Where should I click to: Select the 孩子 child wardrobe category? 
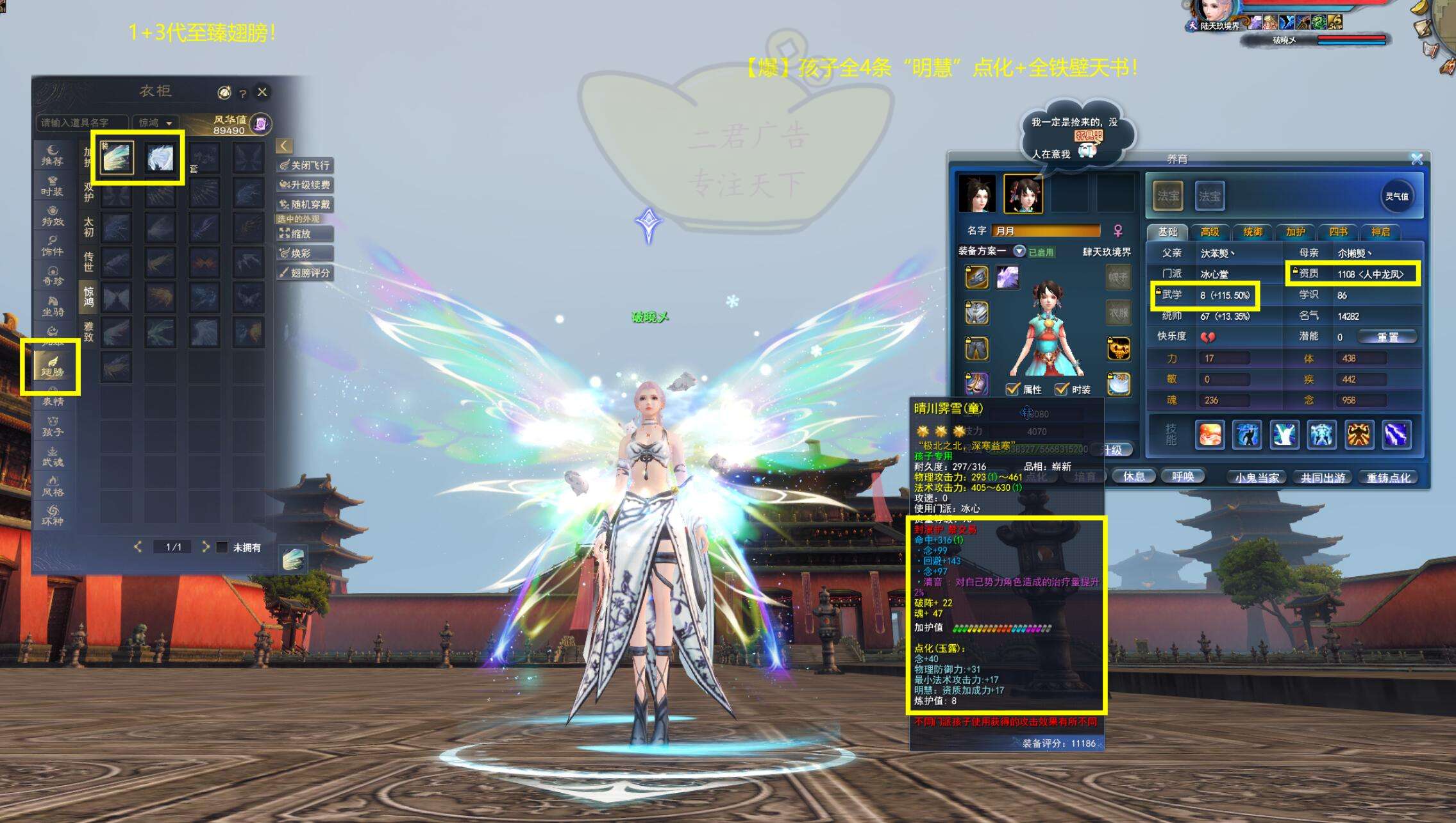coord(53,427)
